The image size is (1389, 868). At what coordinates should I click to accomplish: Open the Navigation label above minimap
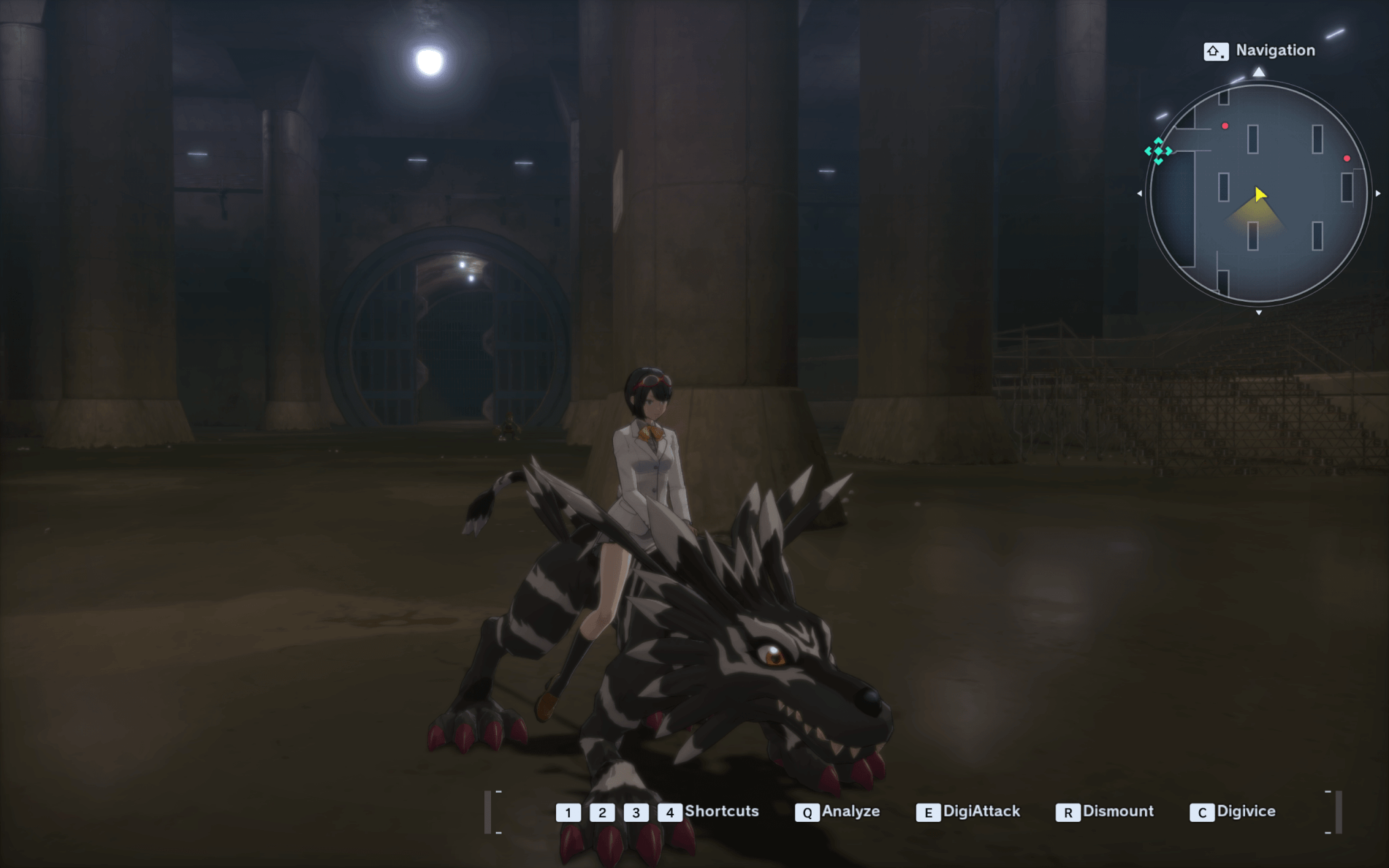point(1274,50)
